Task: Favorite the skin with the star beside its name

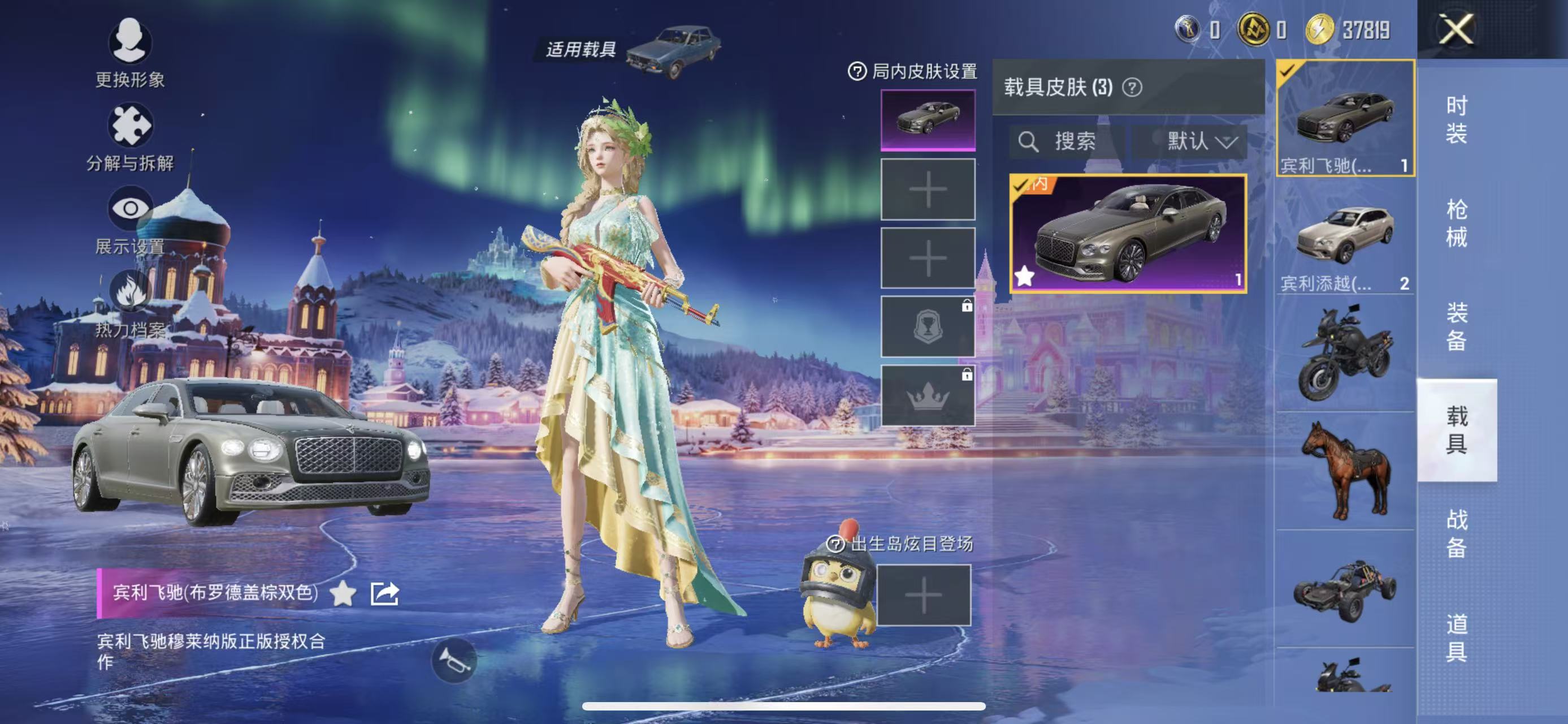Action: point(343,593)
